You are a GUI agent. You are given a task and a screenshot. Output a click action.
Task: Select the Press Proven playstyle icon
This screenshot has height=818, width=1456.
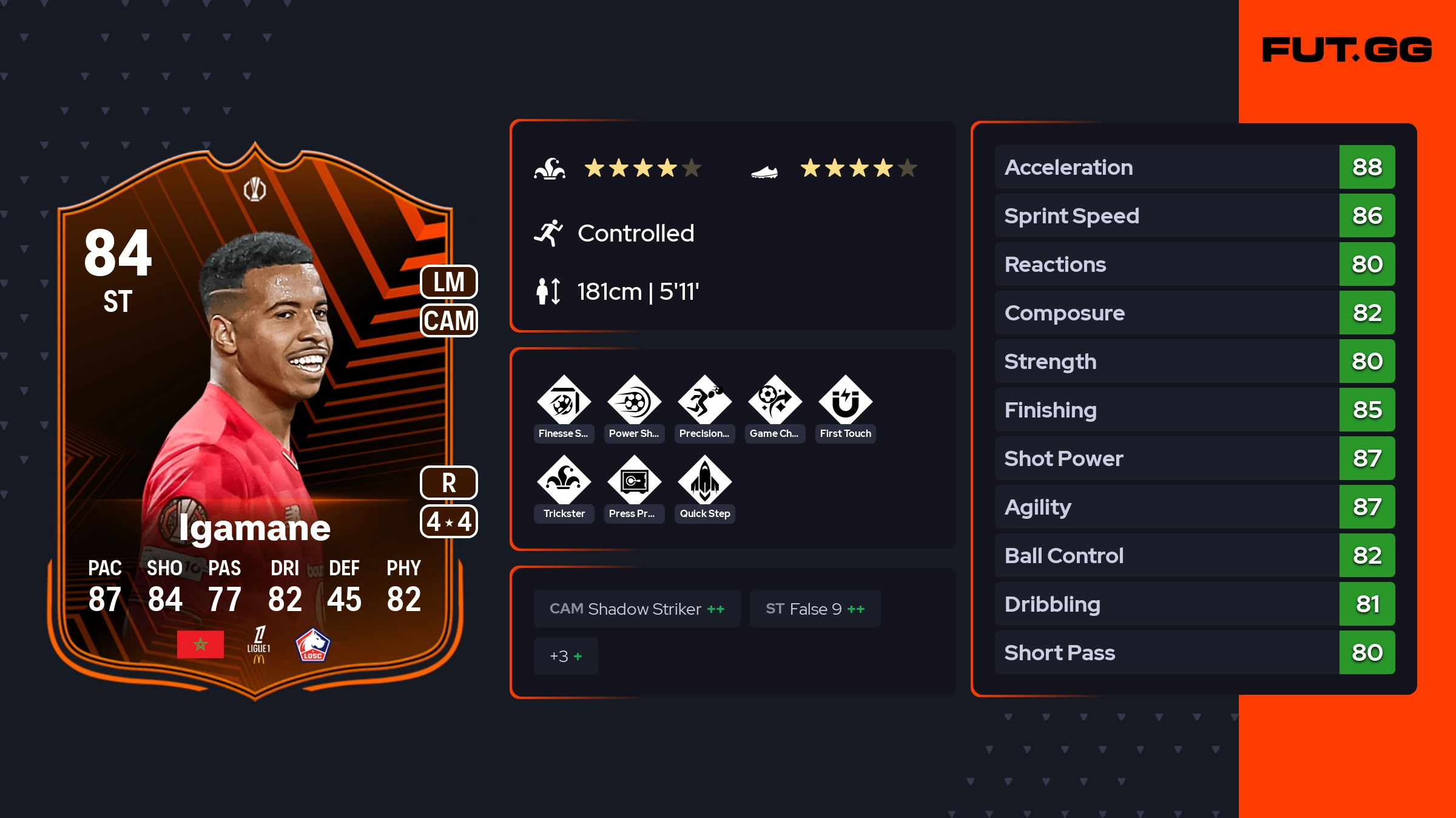pyautogui.click(x=634, y=481)
